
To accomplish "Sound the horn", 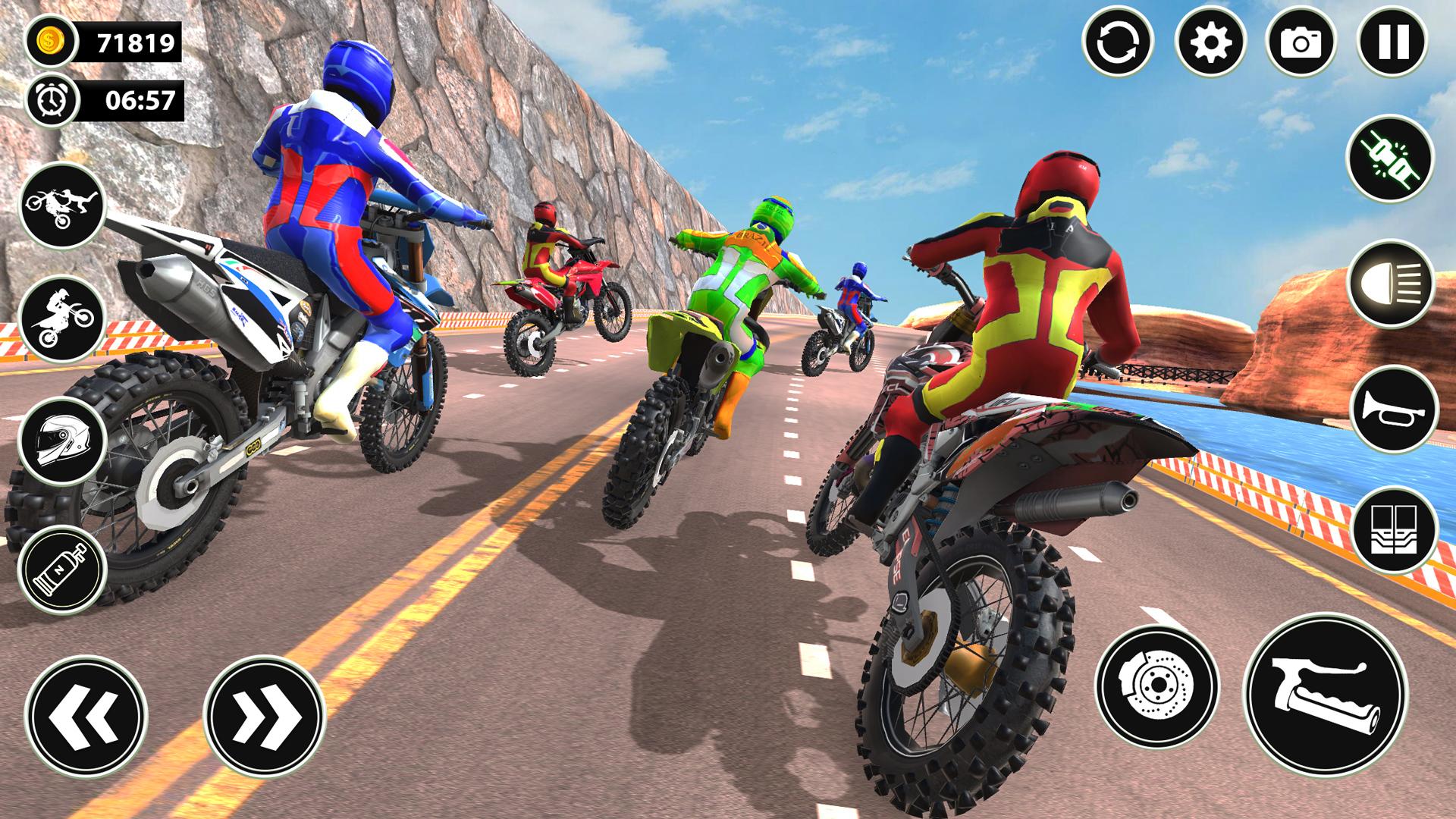I will (x=1395, y=409).
